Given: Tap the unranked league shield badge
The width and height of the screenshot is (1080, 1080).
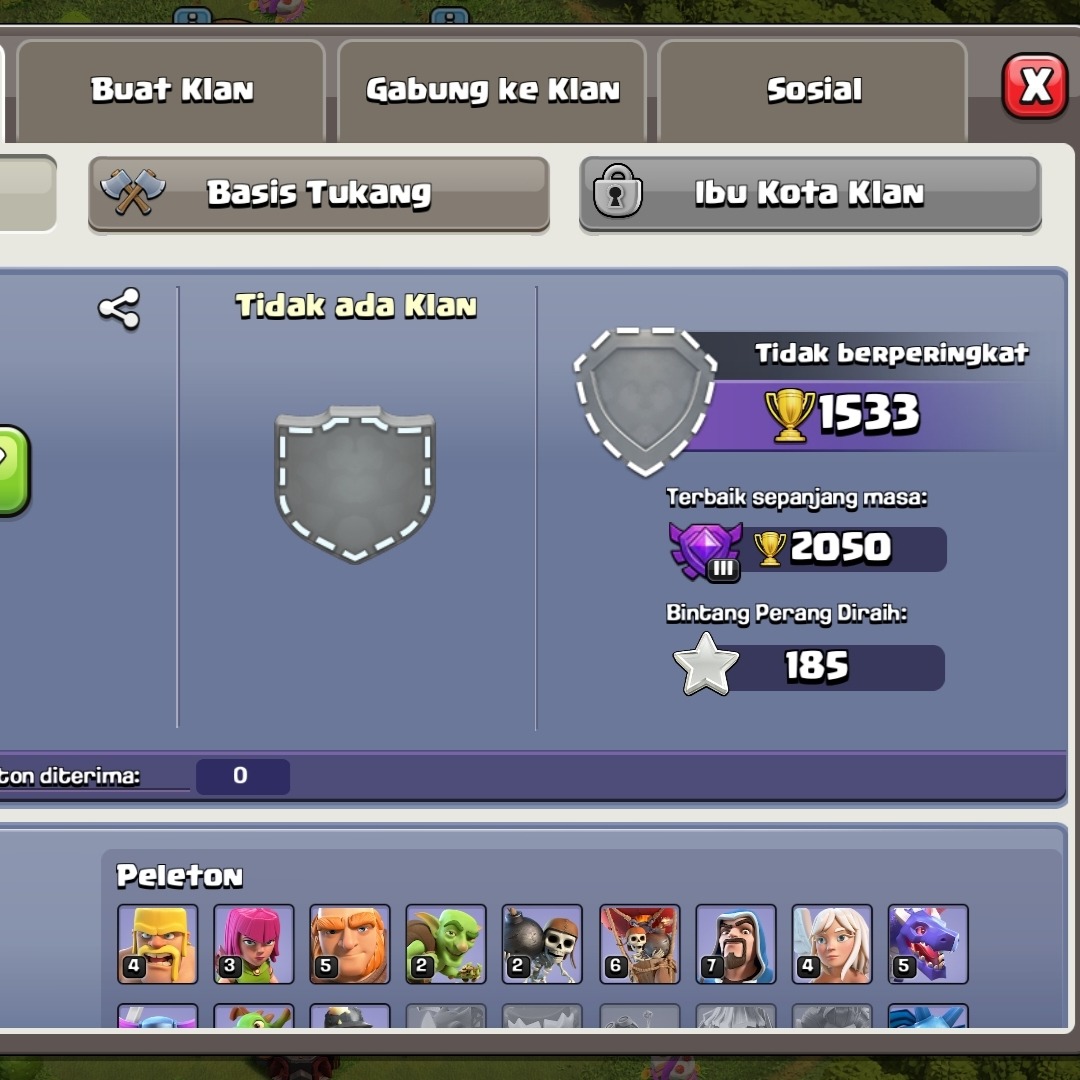Looking at the screenshot, I should click(x=646, y=400).
